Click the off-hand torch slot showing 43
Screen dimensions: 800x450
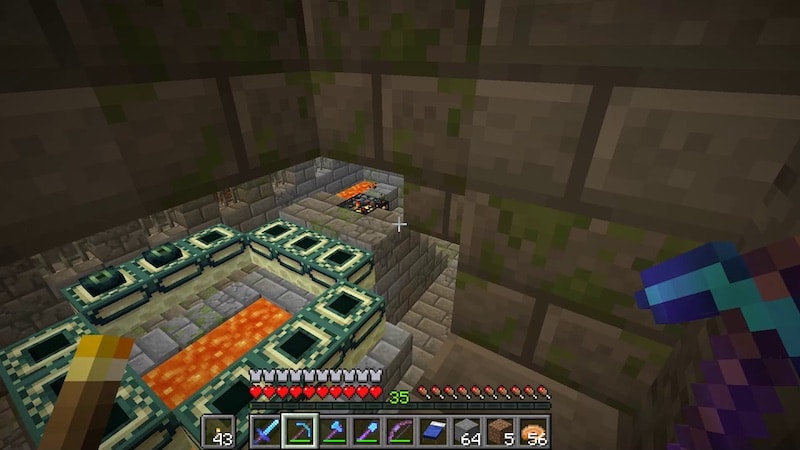tap(219, 432)
